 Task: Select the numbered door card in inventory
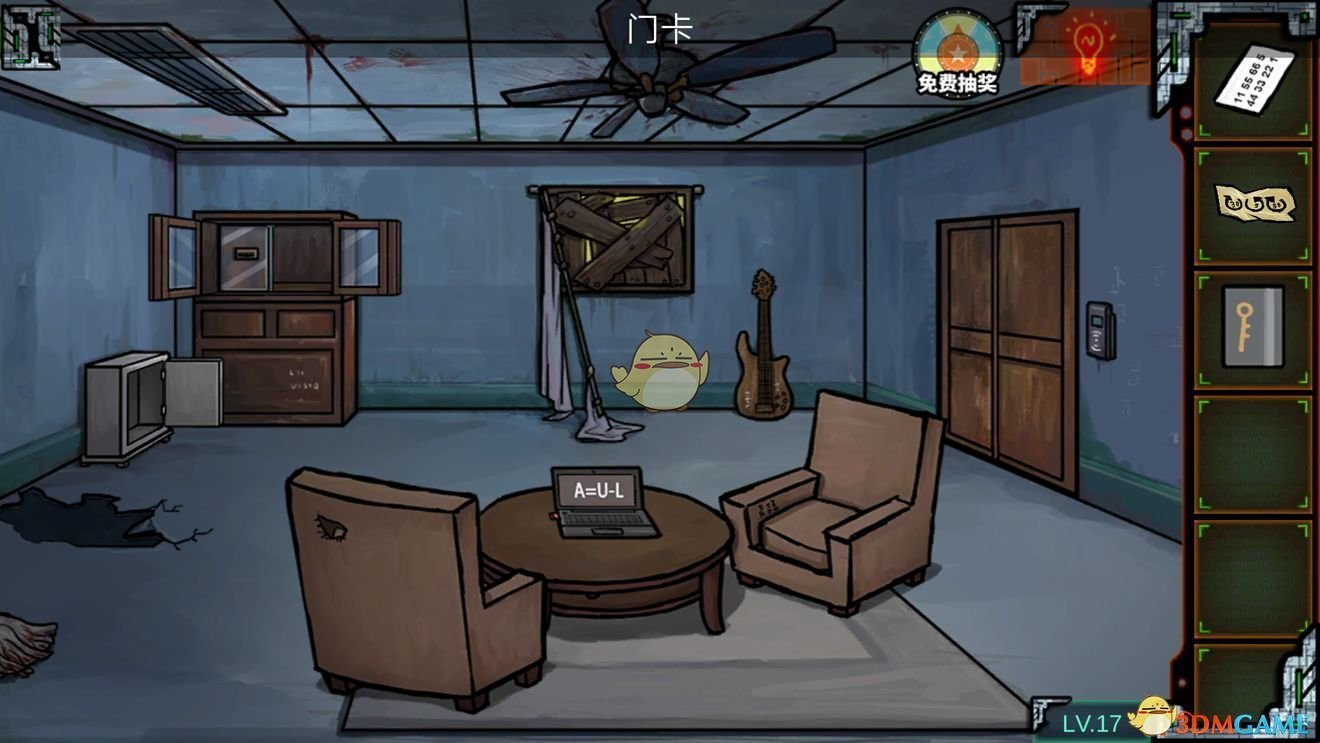click(x=1253, y=80)
